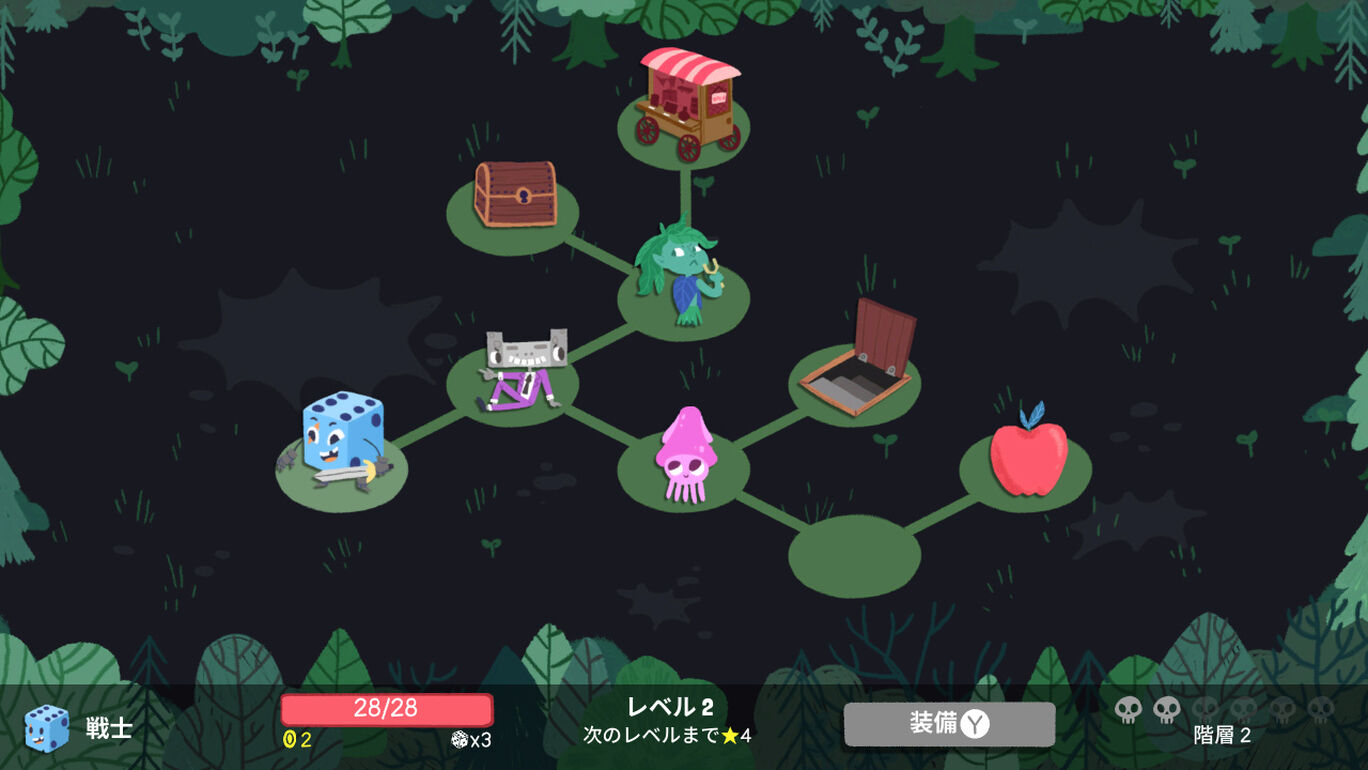Screen dimensions: 1368x770
Task: Click the second lit skull marker
Action: 1166,707
